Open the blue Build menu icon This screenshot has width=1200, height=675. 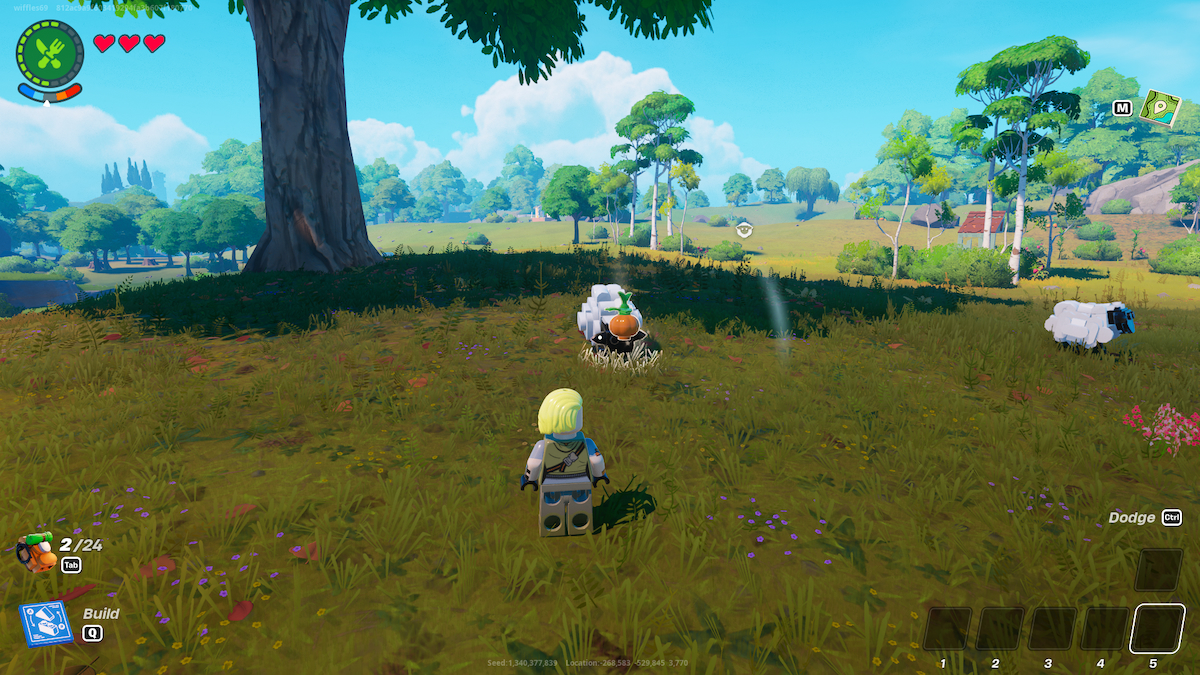pyautogui.click(x=46, y=622)
